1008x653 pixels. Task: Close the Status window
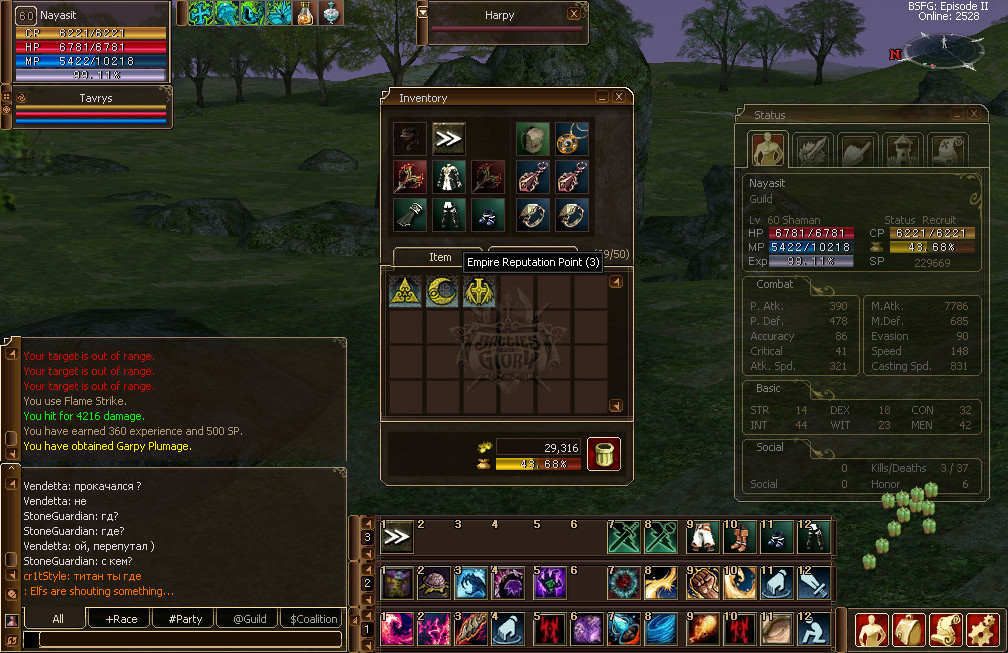(975, 115)
